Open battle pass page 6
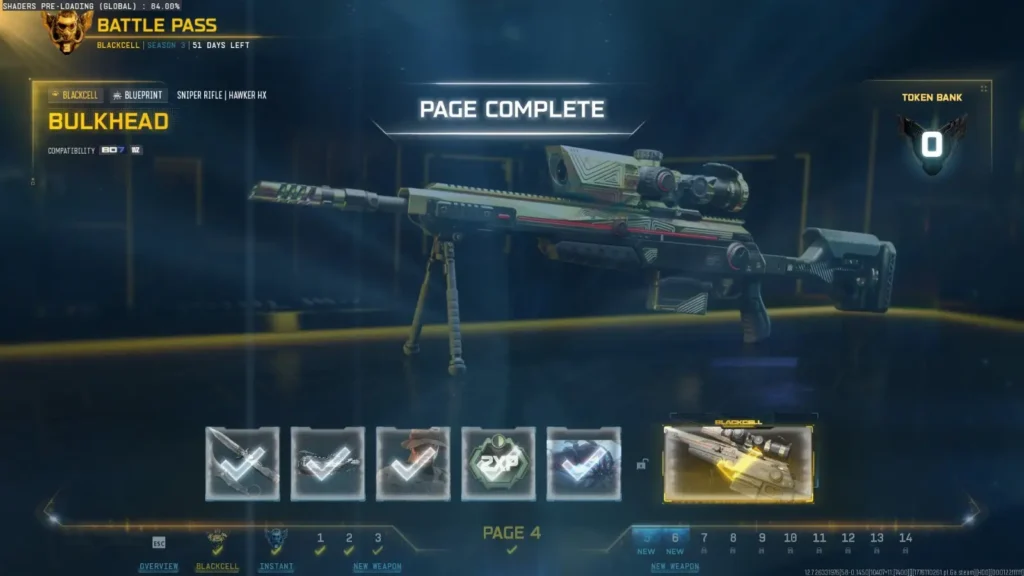Screen dimensions: 1024x576 click(x=675, y=542)
